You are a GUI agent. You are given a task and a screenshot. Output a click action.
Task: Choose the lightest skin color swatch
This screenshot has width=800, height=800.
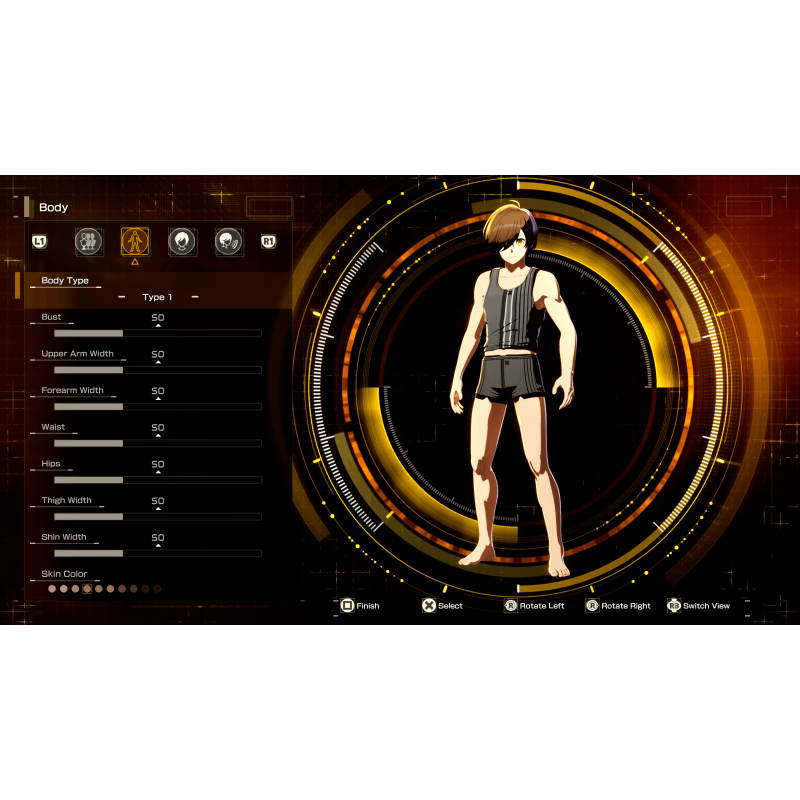52,589
